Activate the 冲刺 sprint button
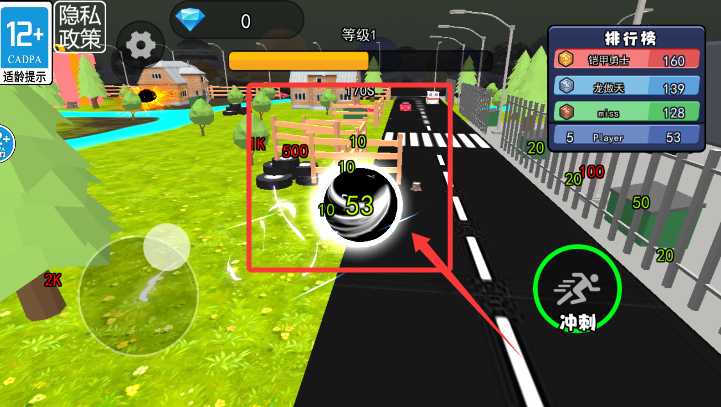The width and height of the screenshot is (721, 407). coord(577,291)
